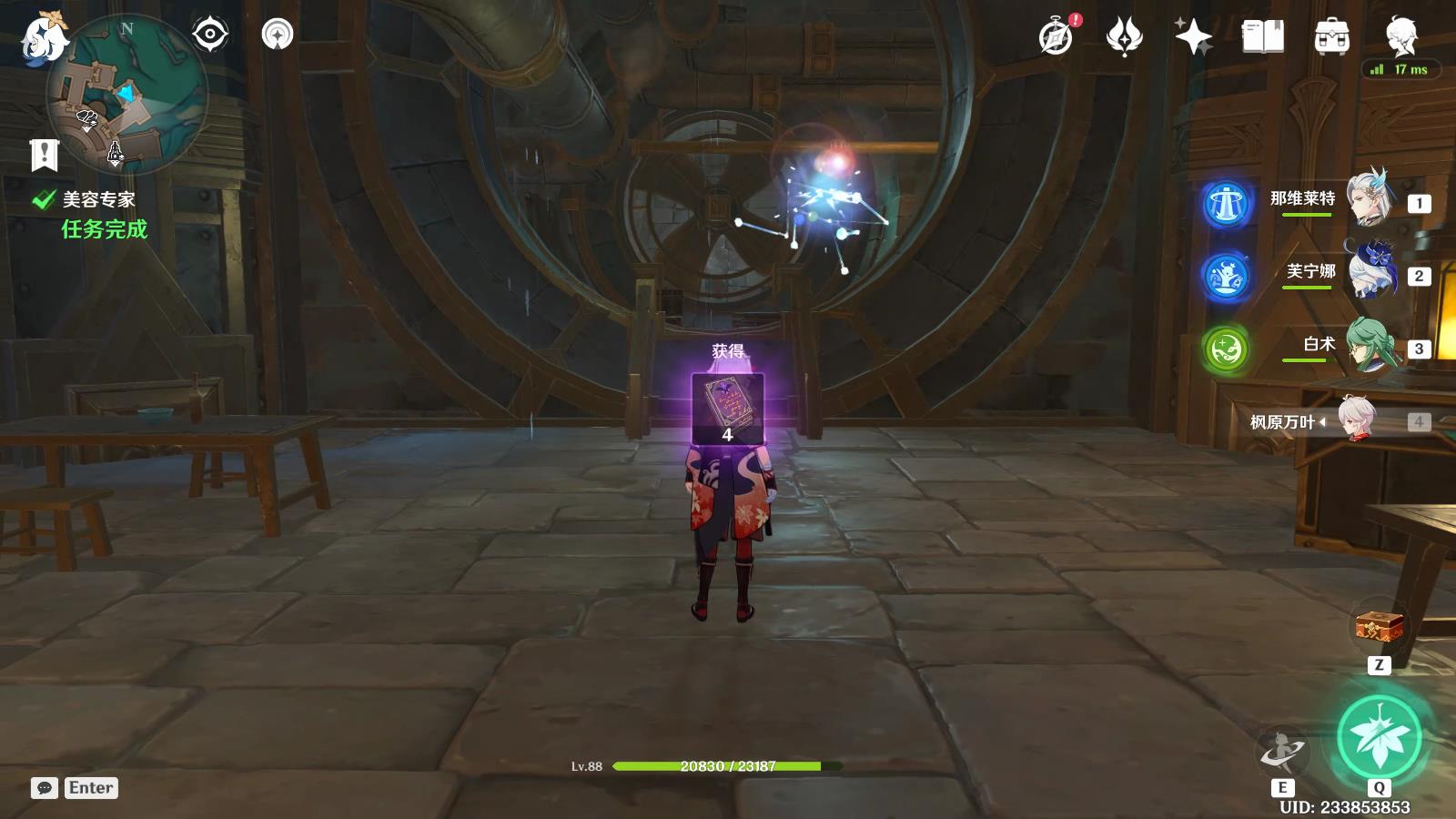Switch to party member 芙宁娜

click(x=1370, y=272)
